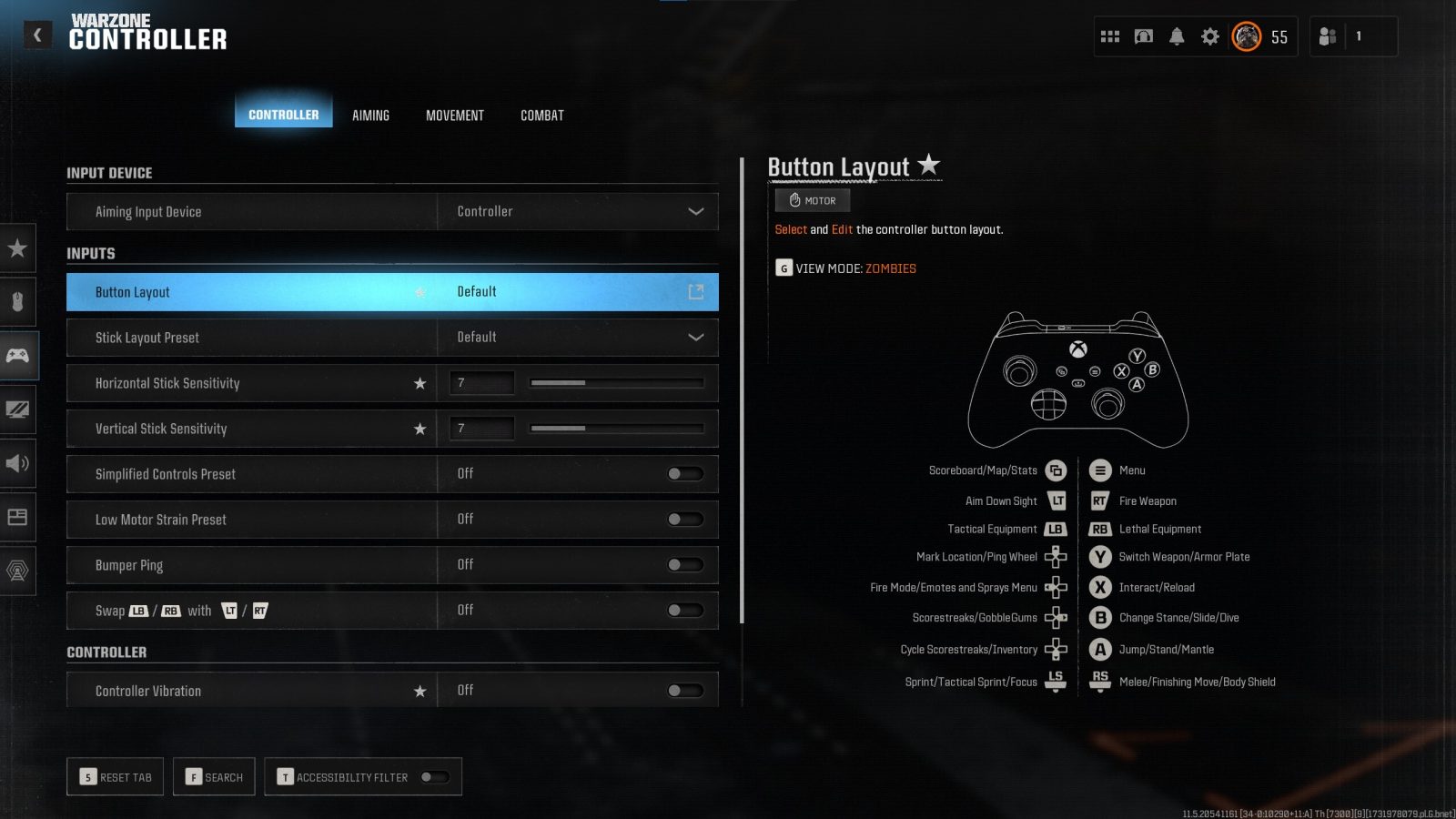Click the gear settings icon
Screen dimensions: 1456x819
[1209, 36]
